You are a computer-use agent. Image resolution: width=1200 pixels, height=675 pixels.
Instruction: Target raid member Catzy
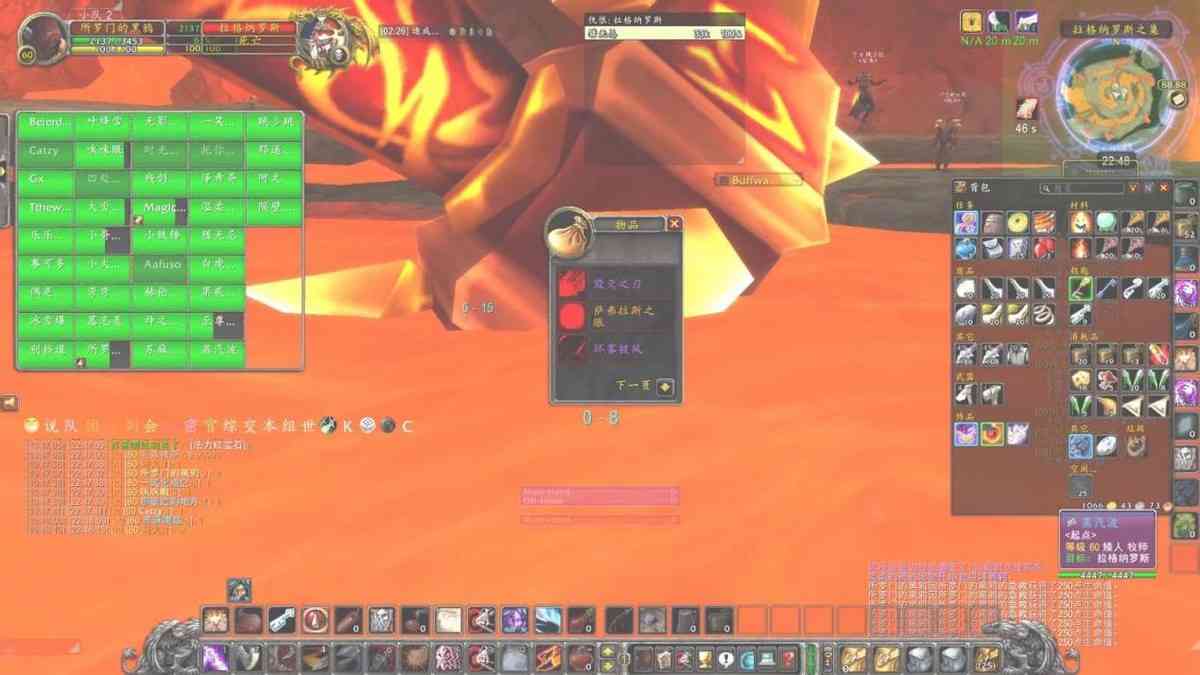tap(46, 151)
